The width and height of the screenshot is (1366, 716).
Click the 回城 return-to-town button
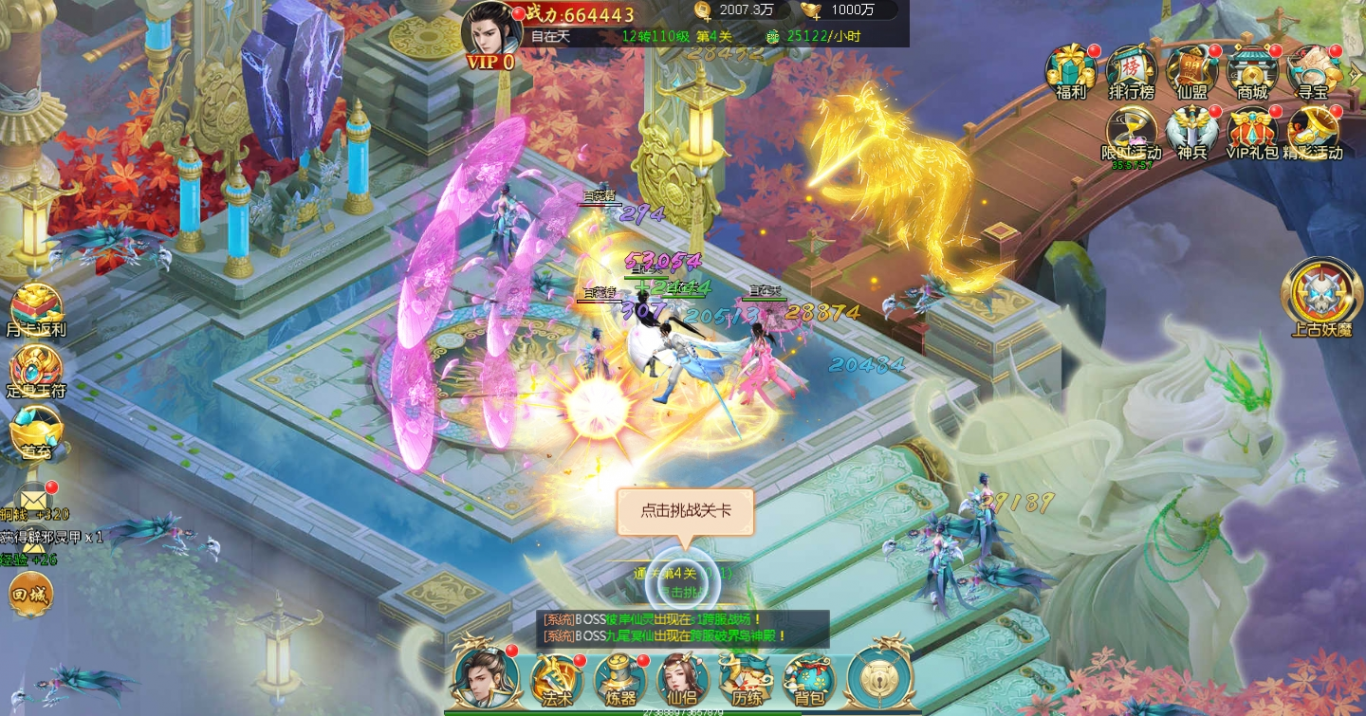click(30, 594)
